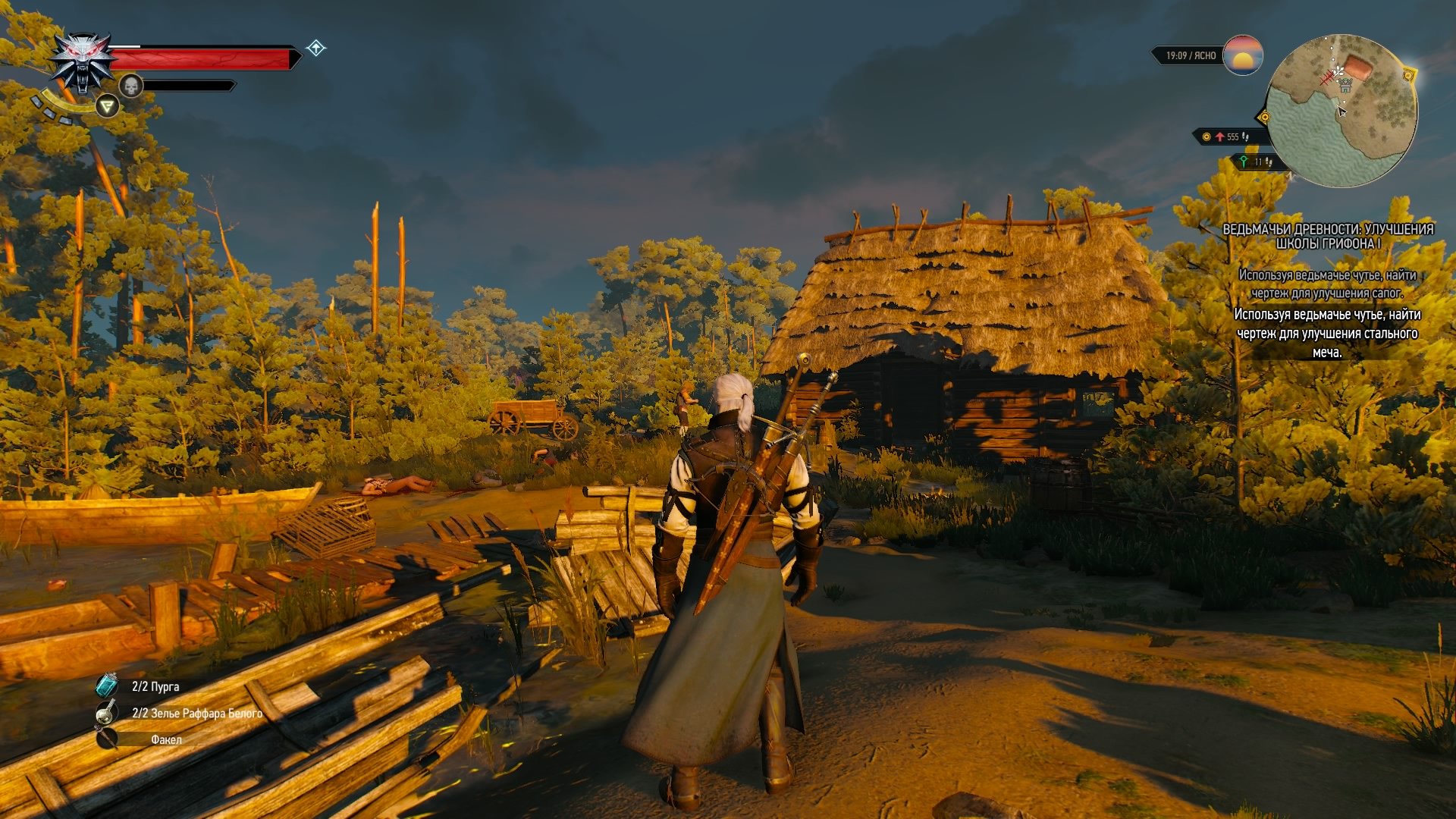Click the quest distance indicator showing 555
Image resolution: width=1456 pixels, height=819 pixels.
(1228, 136)
